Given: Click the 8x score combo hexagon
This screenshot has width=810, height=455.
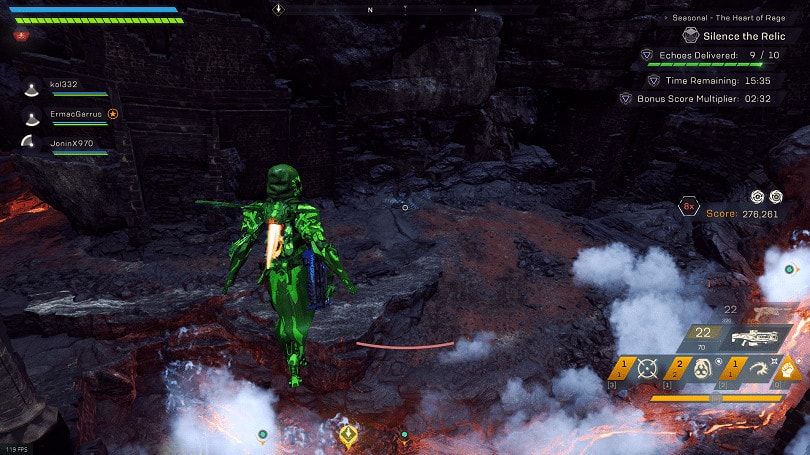Looking at the screenshot, I should pos(689,207).
